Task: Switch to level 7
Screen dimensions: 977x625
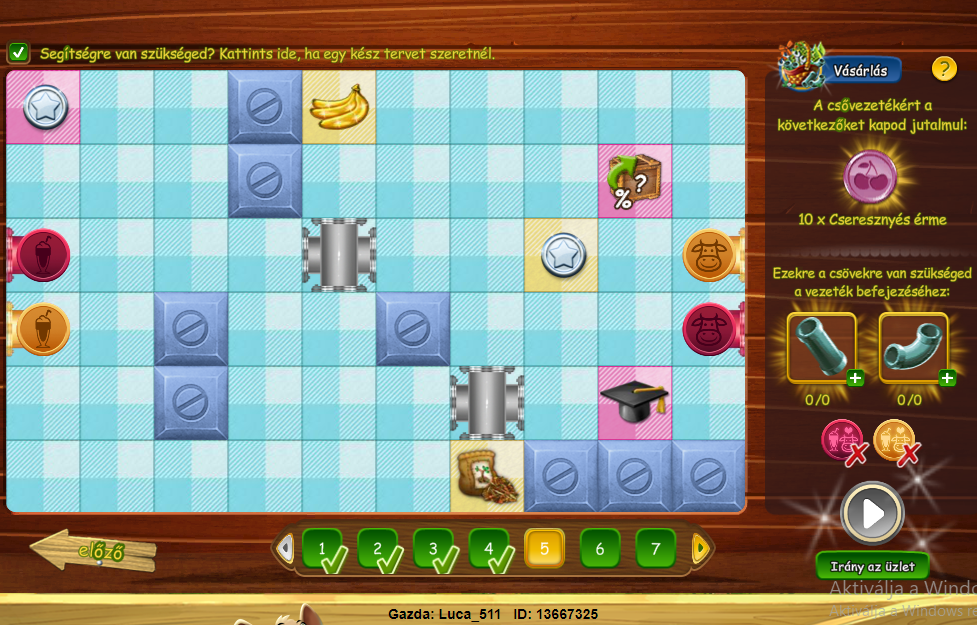Action: [x=656, y=549]
